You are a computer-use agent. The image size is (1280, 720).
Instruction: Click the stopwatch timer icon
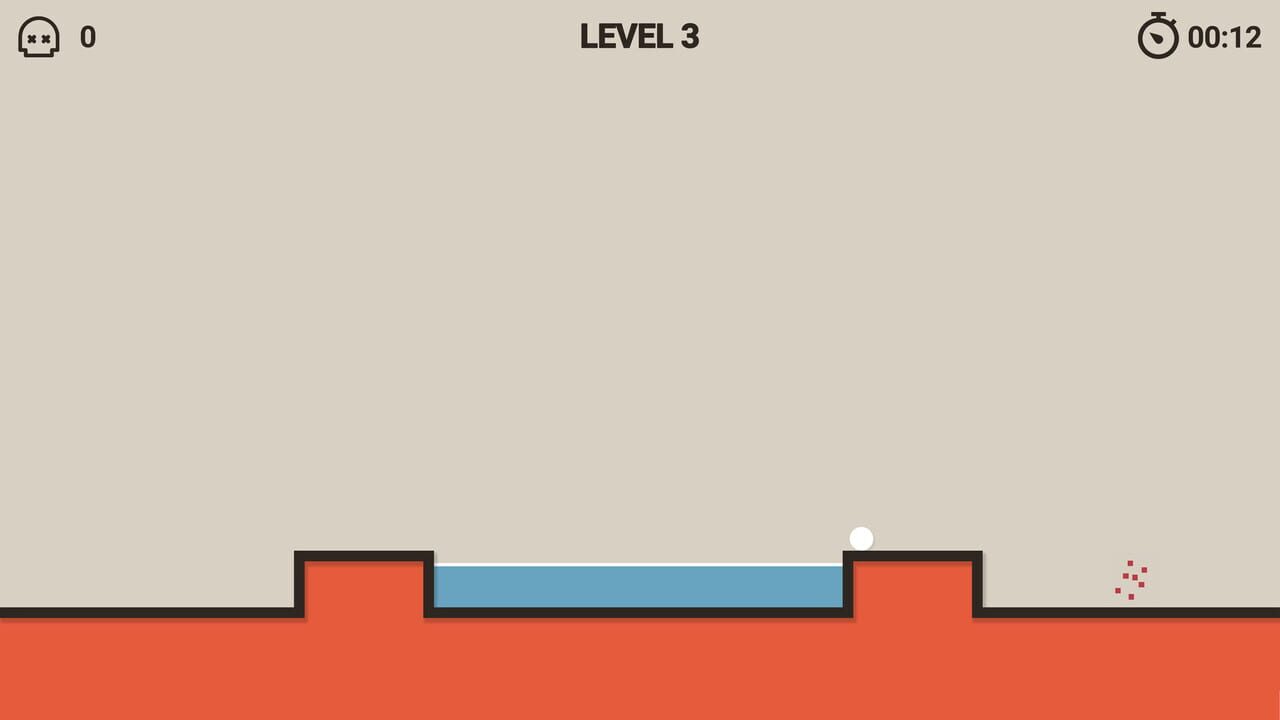point(1157,38)
